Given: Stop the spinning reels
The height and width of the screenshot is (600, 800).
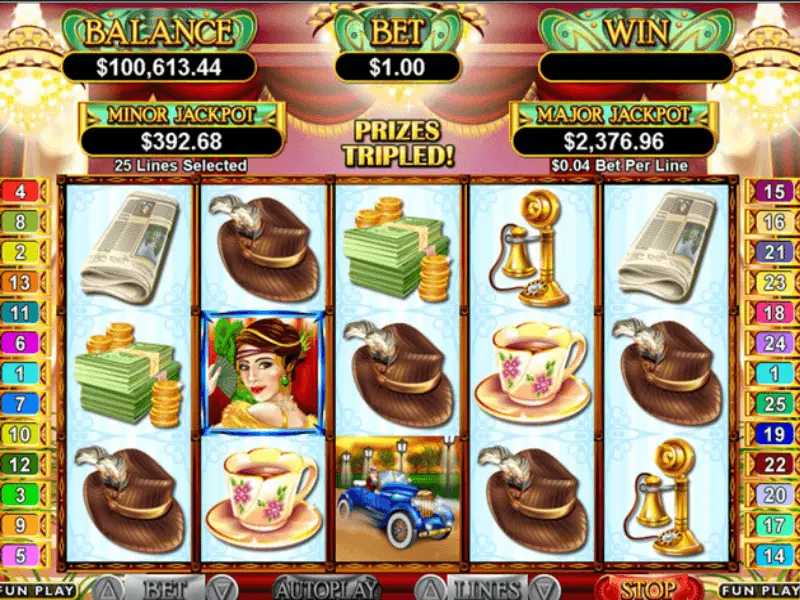Looking at the screenshot, I should point(648,588).
